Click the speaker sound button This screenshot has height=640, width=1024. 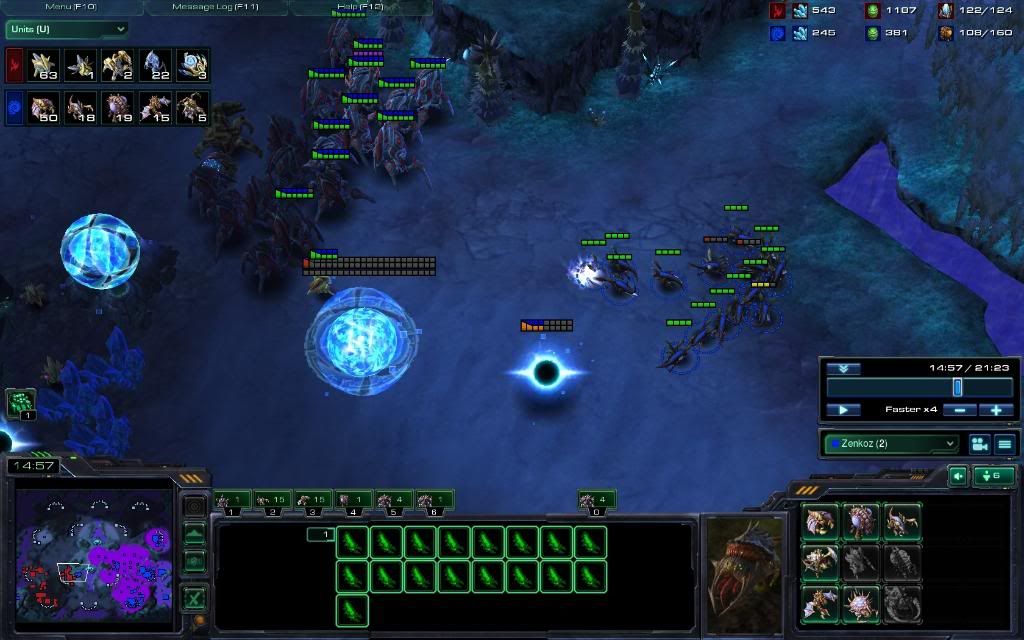957,476
